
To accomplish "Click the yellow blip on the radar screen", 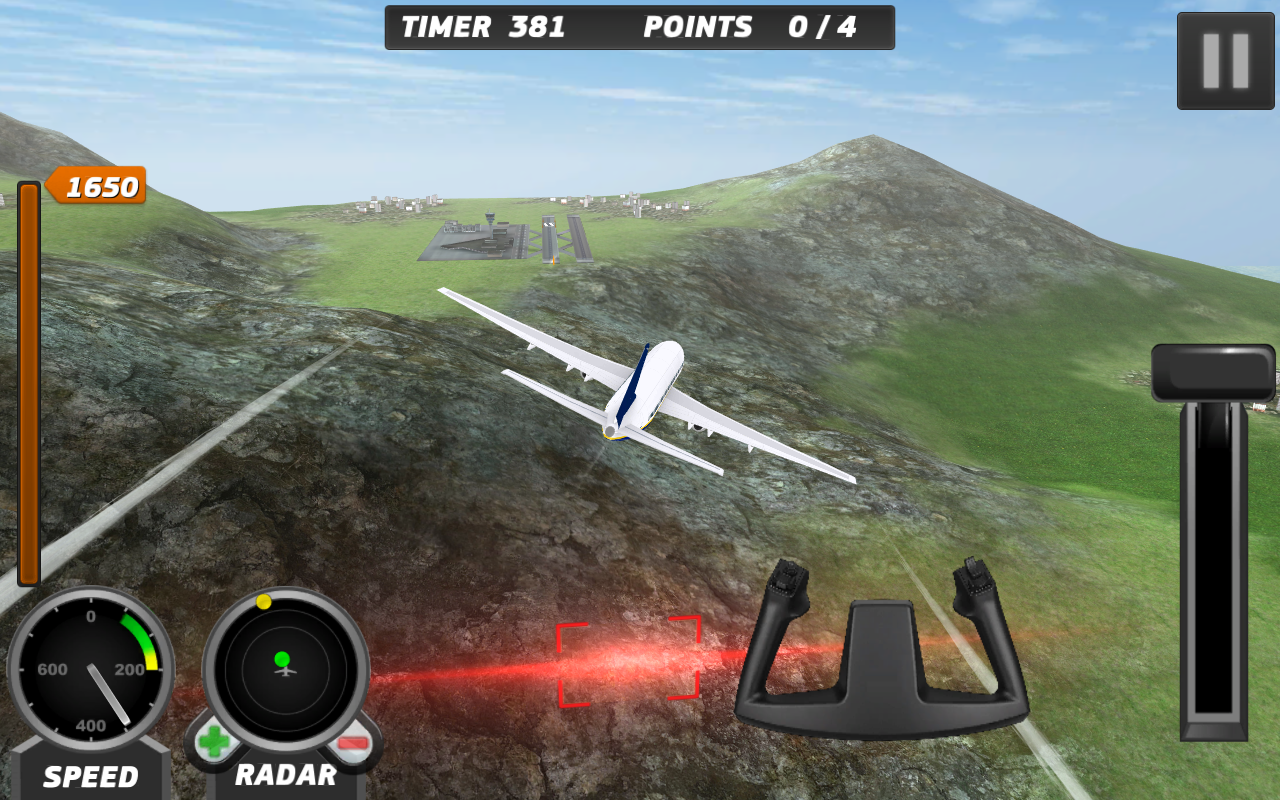I will (264, 601).
